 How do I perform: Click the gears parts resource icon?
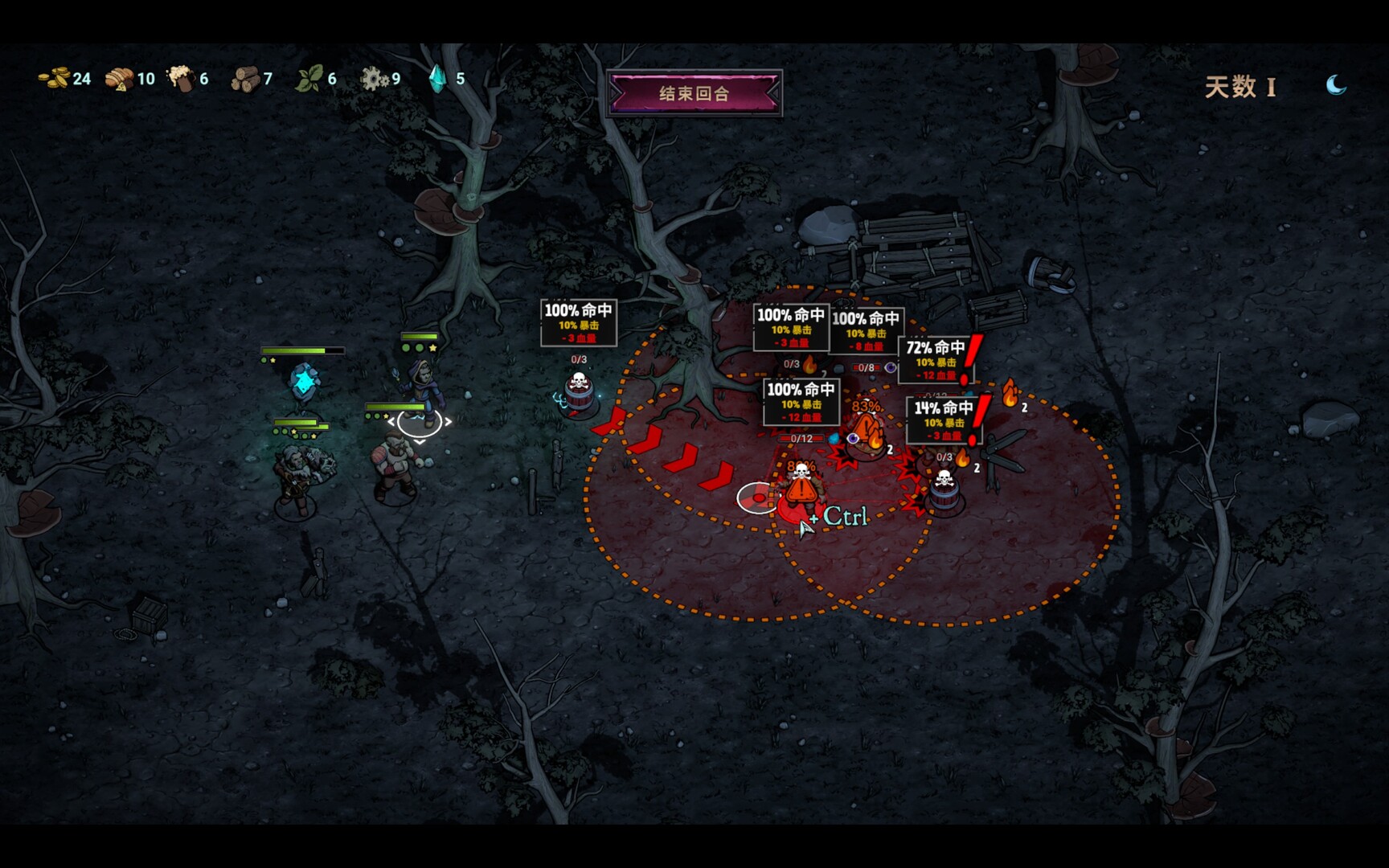point(375,80)
